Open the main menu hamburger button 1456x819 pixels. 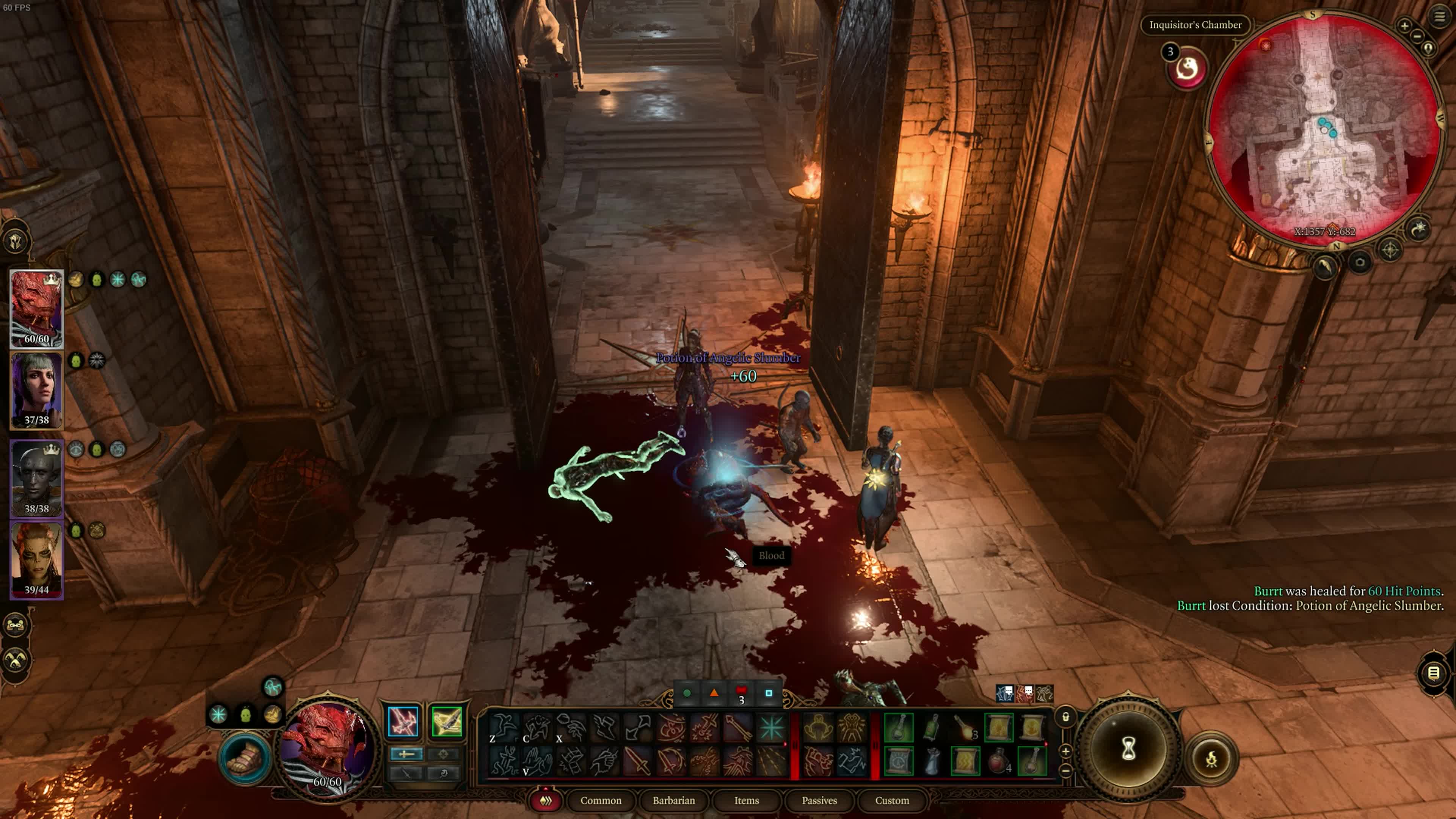click(1439, 17)
